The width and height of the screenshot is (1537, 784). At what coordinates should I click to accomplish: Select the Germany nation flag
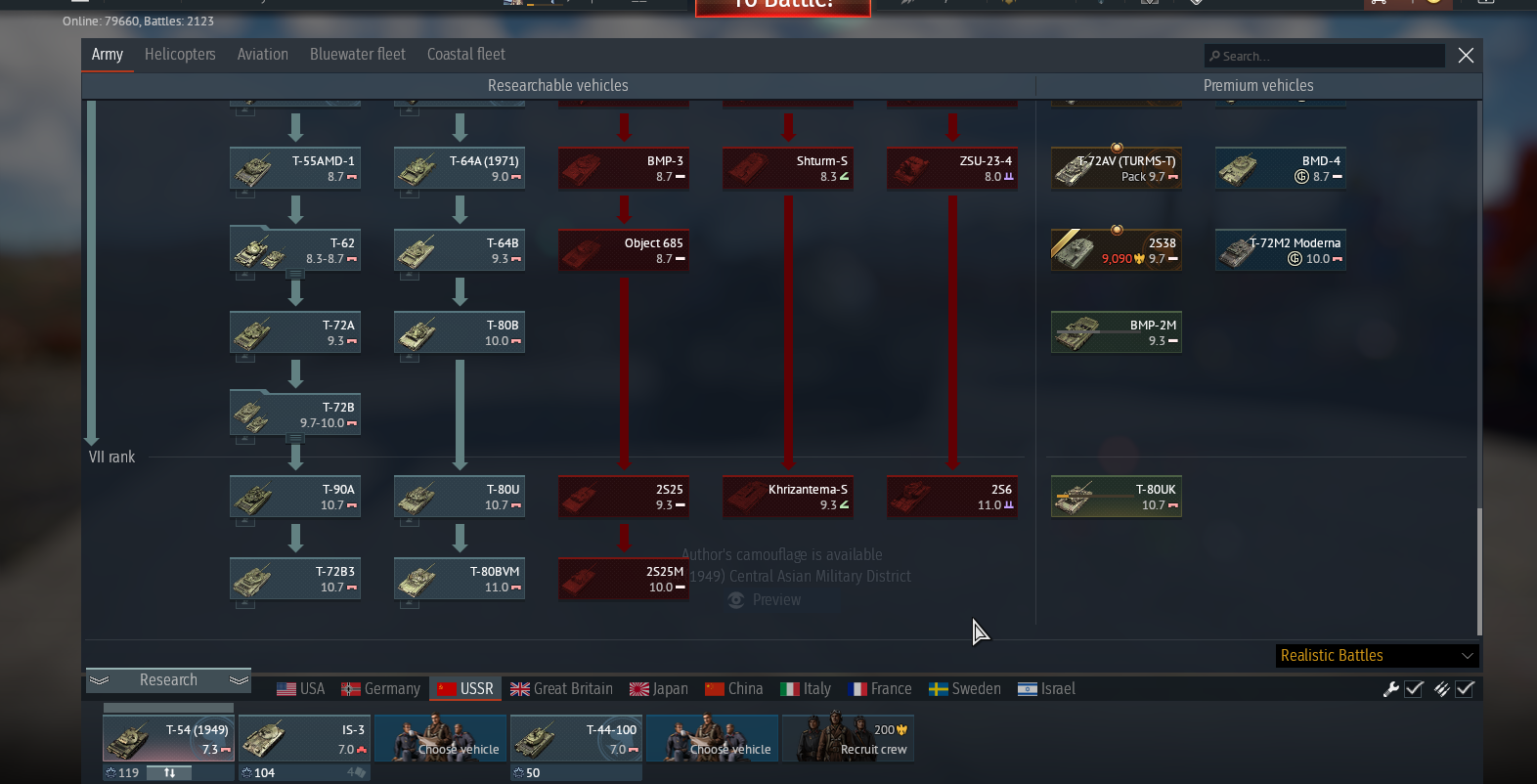coord(350,688)
